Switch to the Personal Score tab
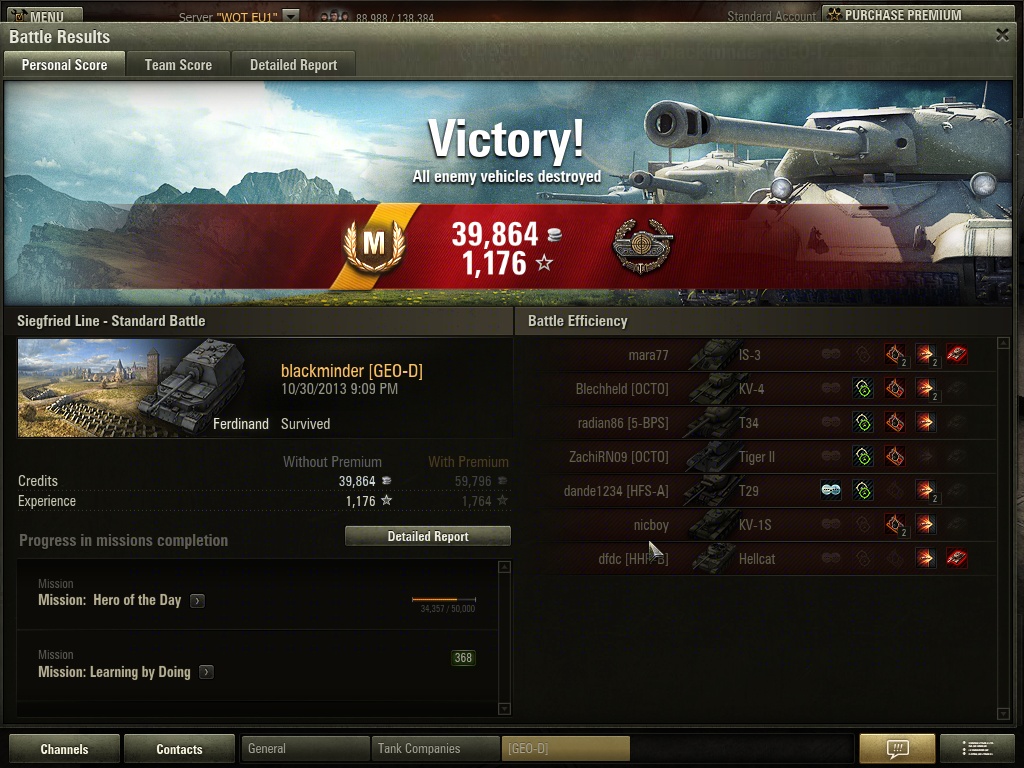Image resolution: width=1024 pixels, height=768 pixels. [64, 65]
